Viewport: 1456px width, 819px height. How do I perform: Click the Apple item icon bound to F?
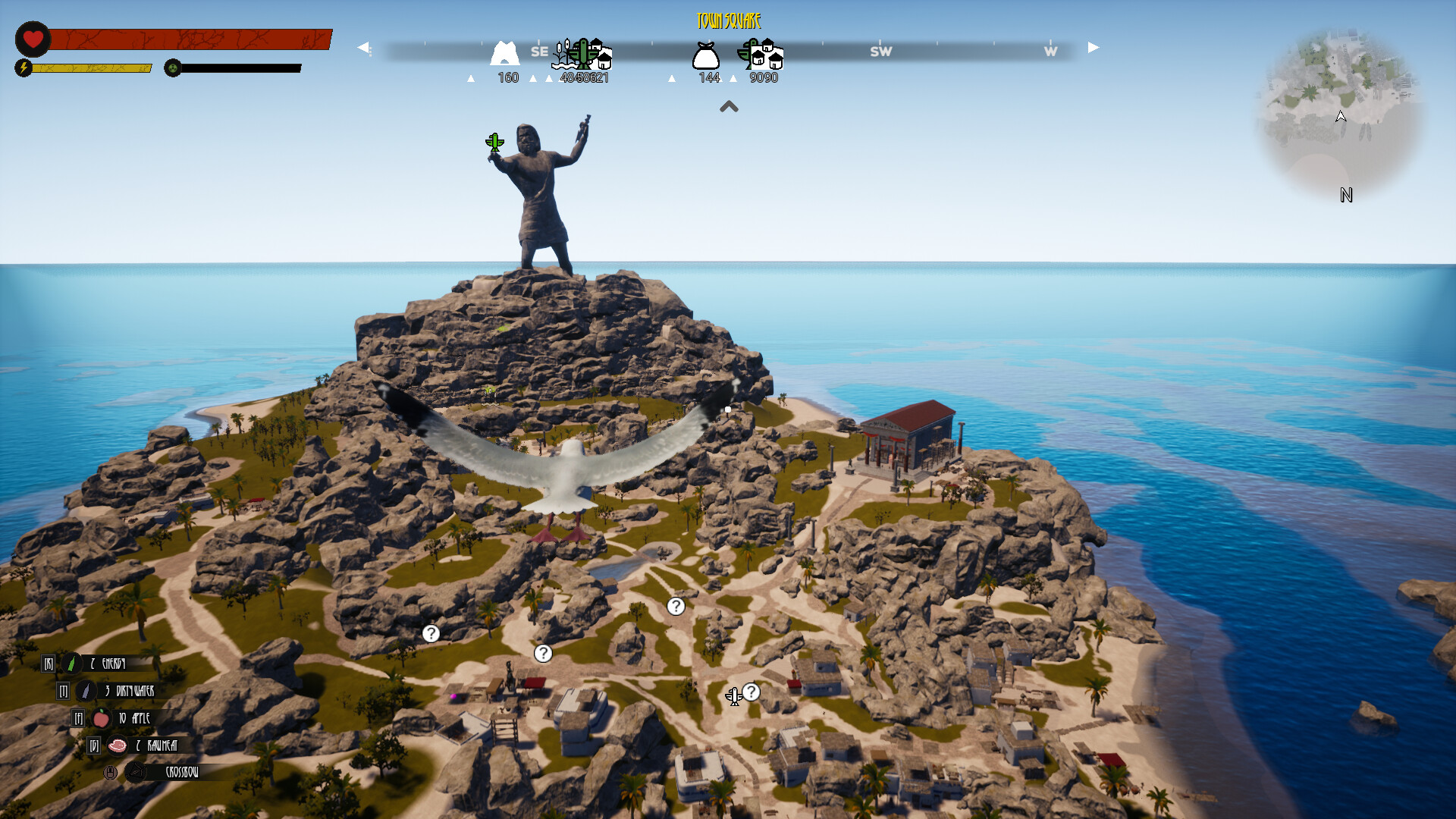[100, 718]
